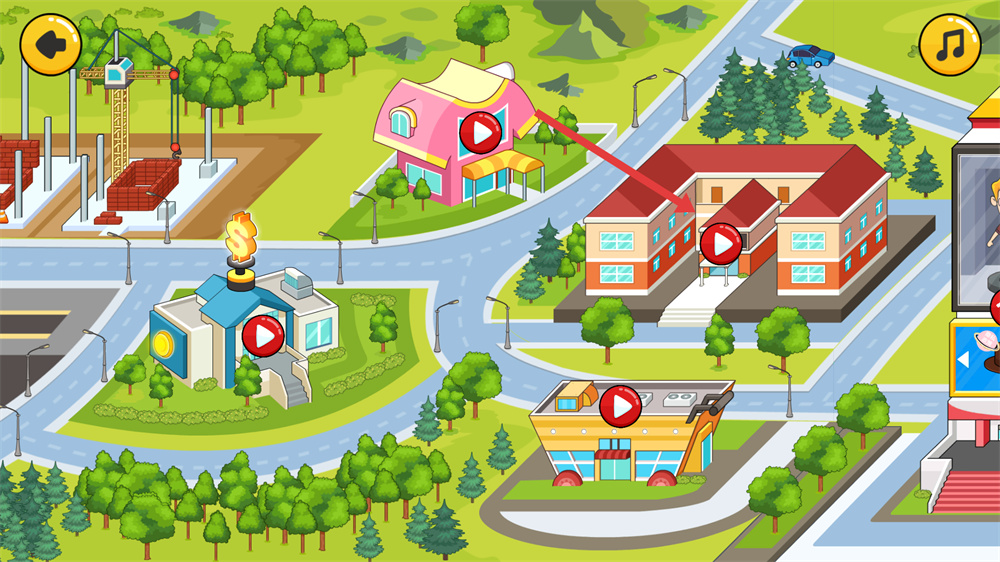1000x562 pixels.
Task: Enter the yellow shop building level
Action: point(620,406)
